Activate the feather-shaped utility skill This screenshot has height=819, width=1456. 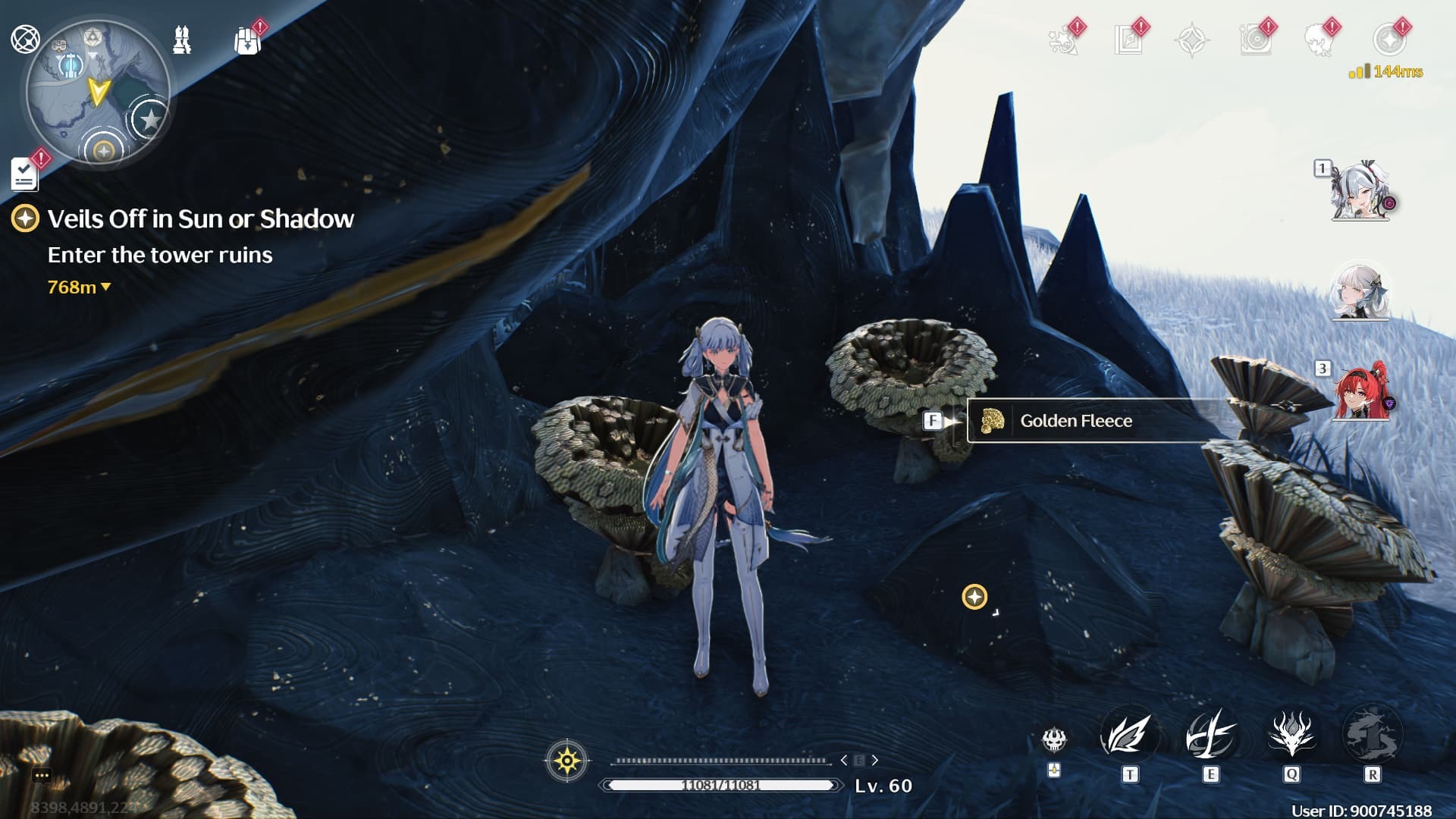click(x=1129, y=736)
